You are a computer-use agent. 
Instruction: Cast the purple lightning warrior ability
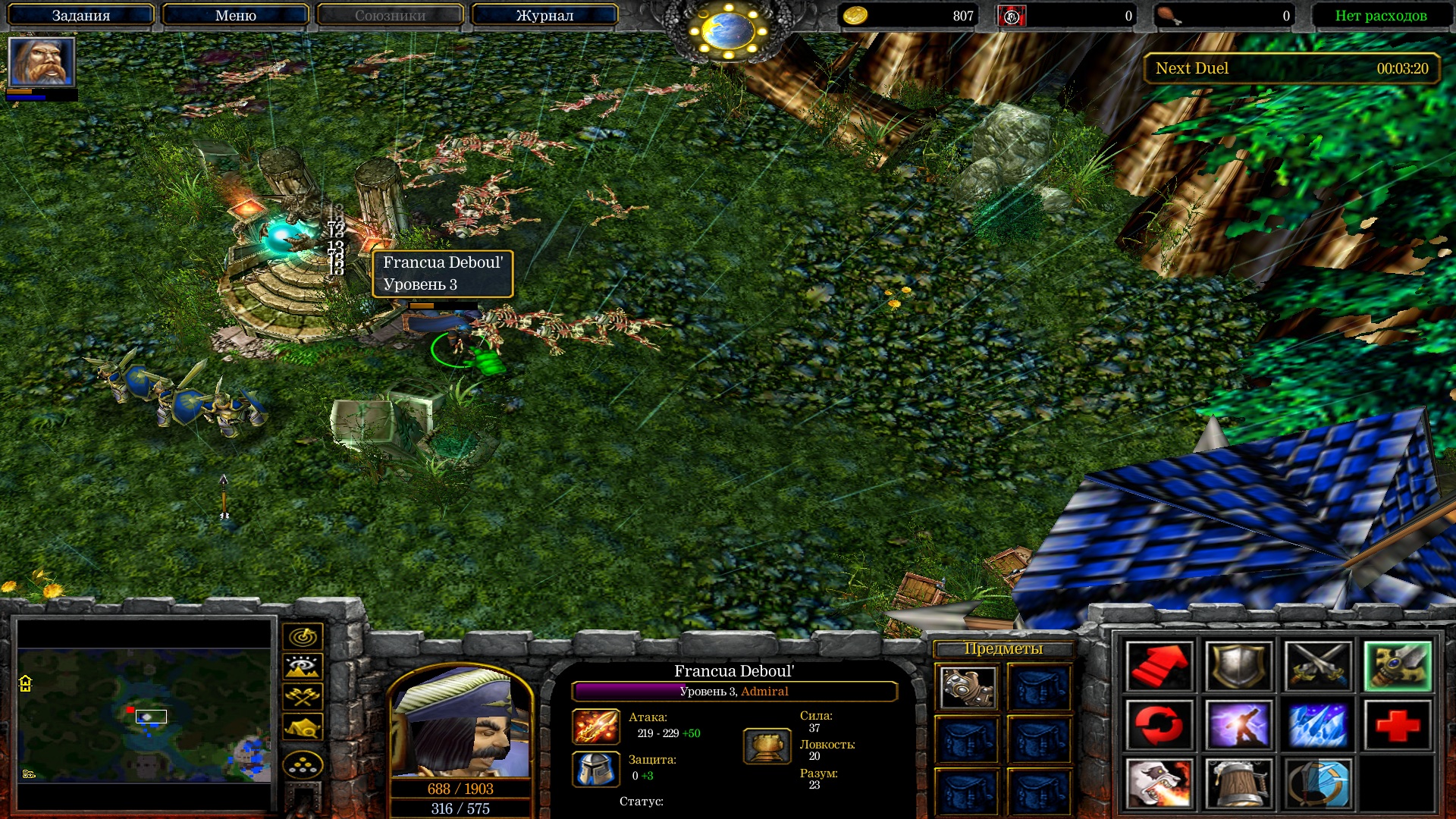pyautogui.click(x=1238, y=724)
